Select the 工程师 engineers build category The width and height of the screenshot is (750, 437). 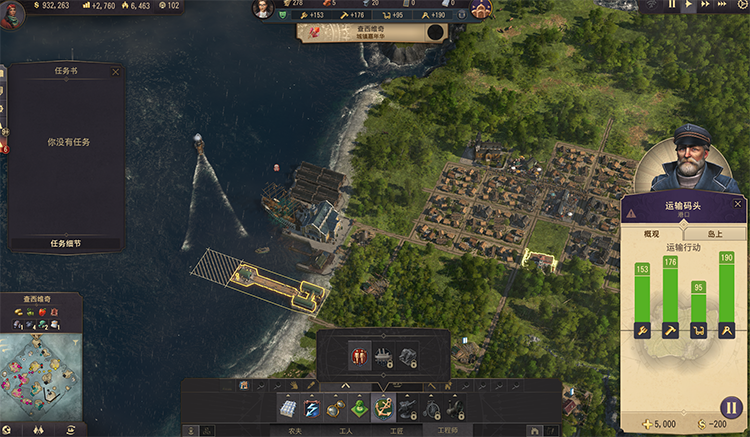click(x=447, y=431)
